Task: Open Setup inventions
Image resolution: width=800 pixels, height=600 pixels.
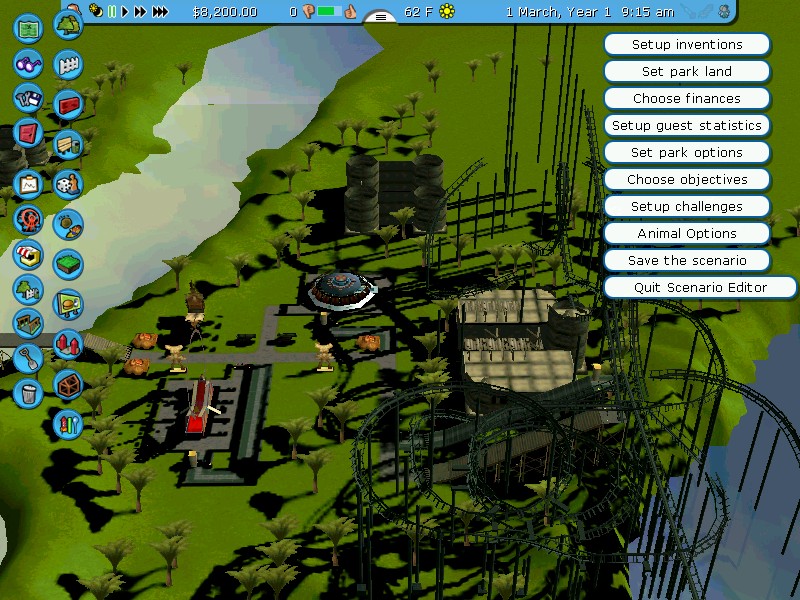Action: click(687, 45)
